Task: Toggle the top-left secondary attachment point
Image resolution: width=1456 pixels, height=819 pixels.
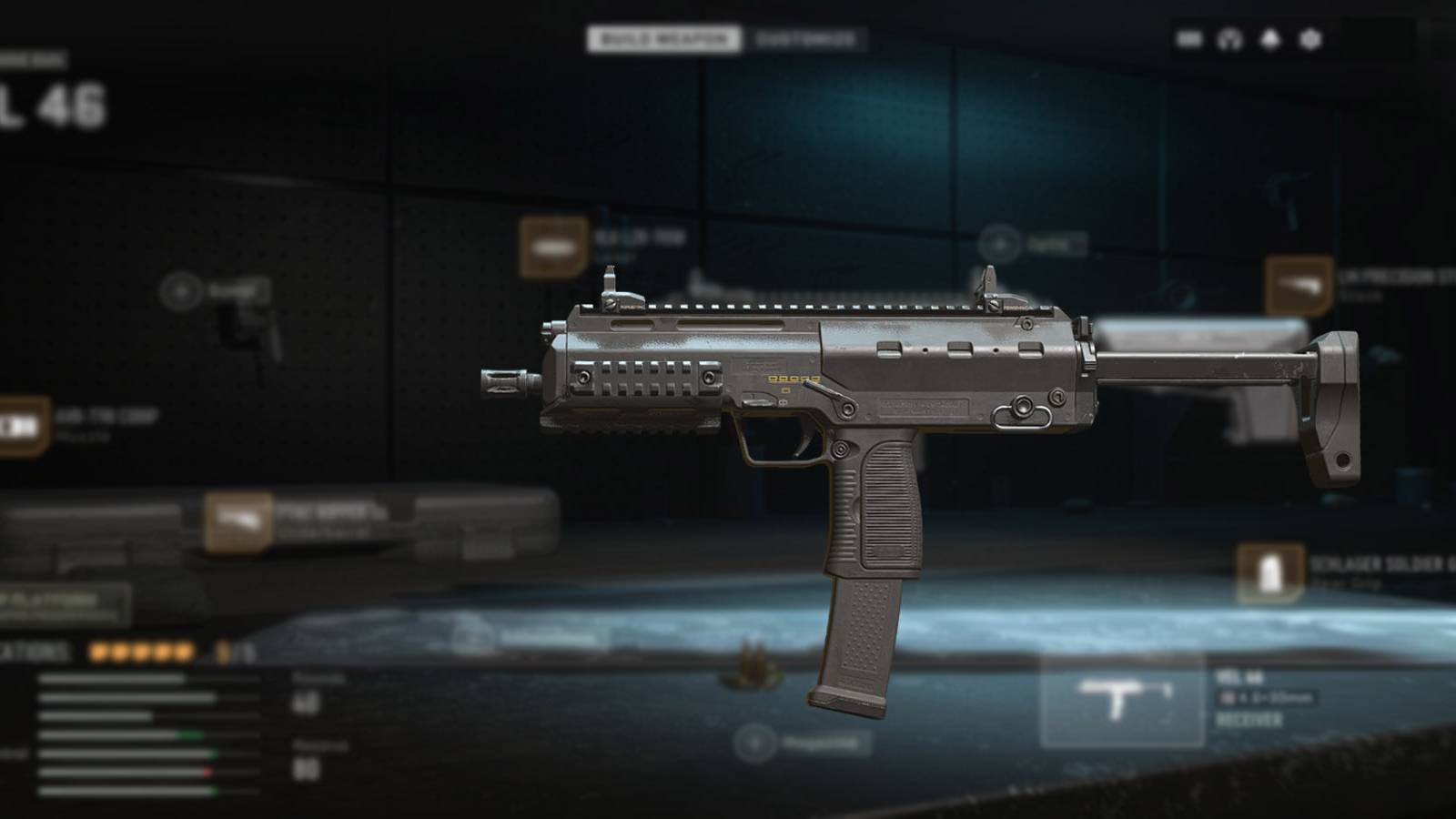Action: point(182,289)
